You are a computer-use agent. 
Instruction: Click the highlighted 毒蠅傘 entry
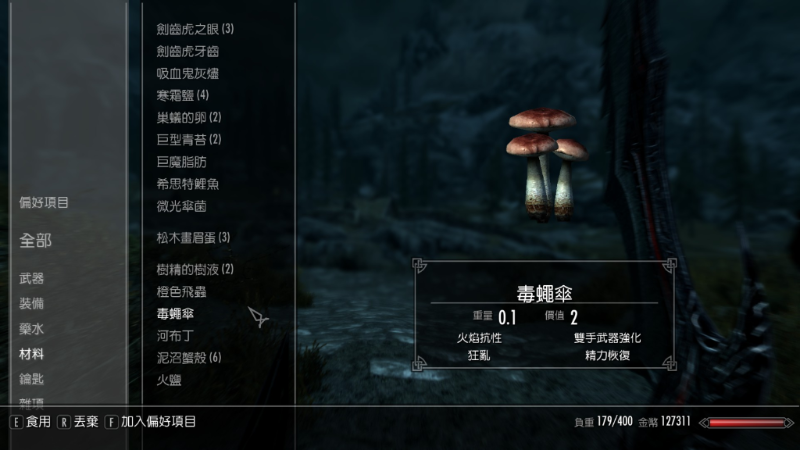coord(175,314)
